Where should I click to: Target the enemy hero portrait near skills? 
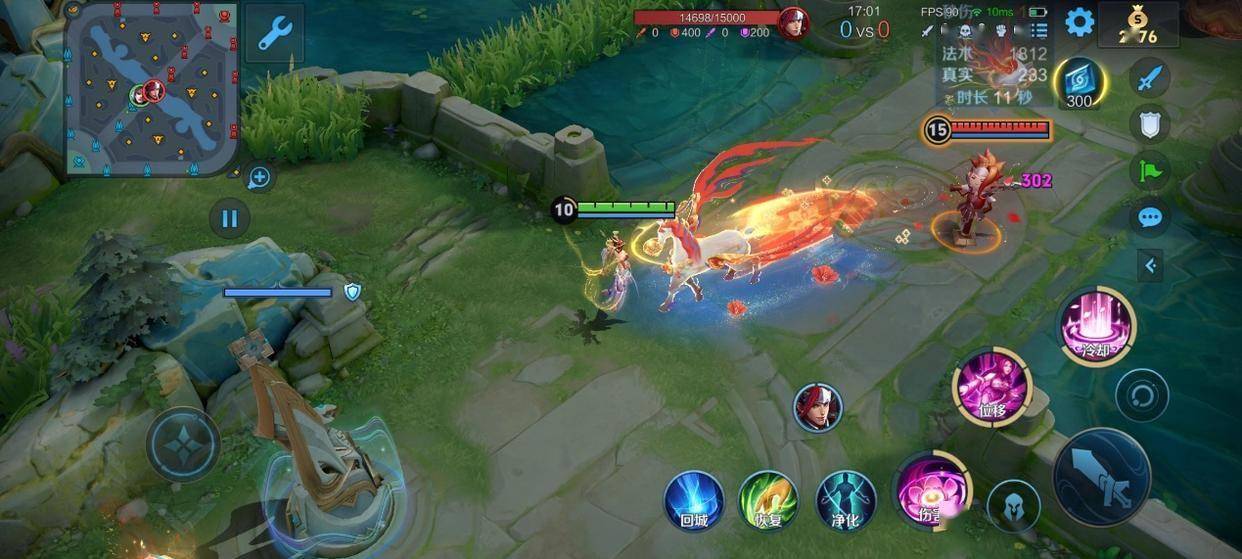818,407
